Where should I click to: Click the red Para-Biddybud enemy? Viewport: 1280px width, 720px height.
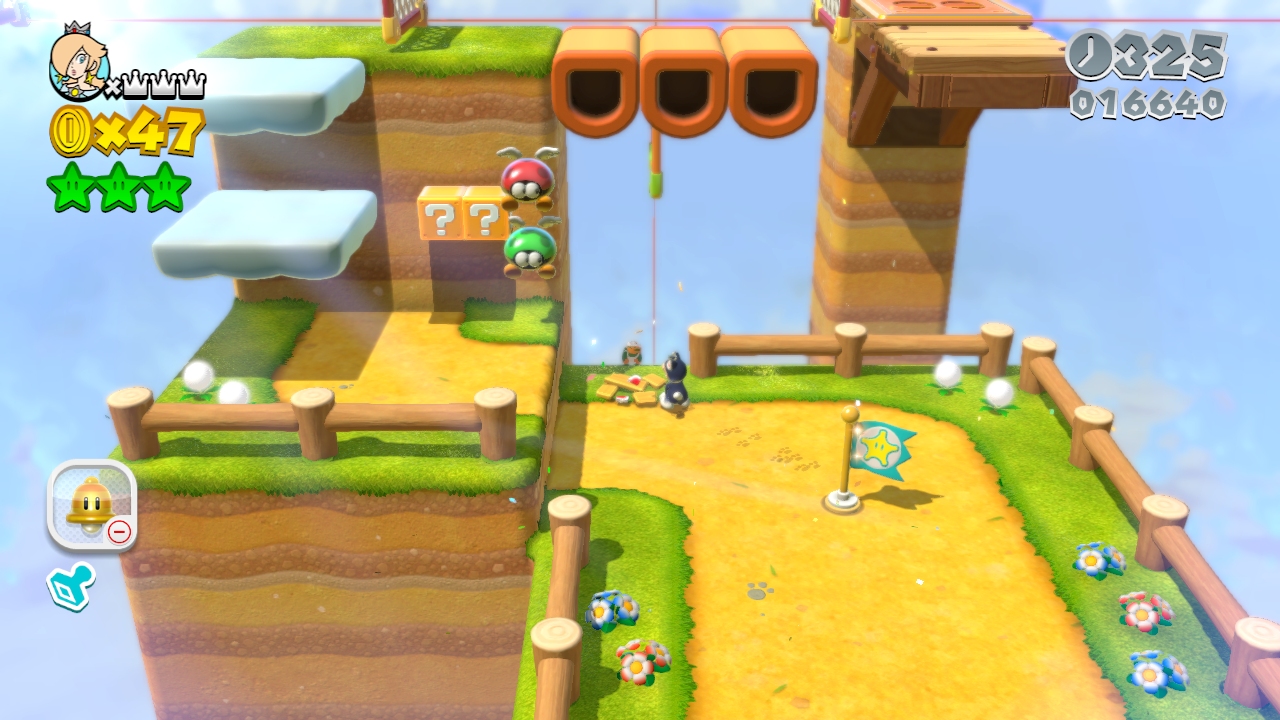529,180
